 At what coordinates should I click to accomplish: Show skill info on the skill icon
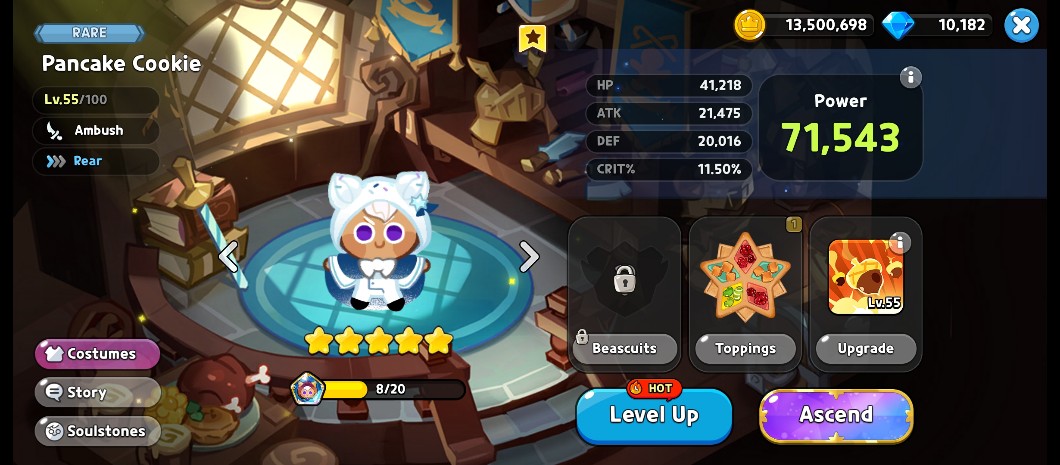[899, 243]
